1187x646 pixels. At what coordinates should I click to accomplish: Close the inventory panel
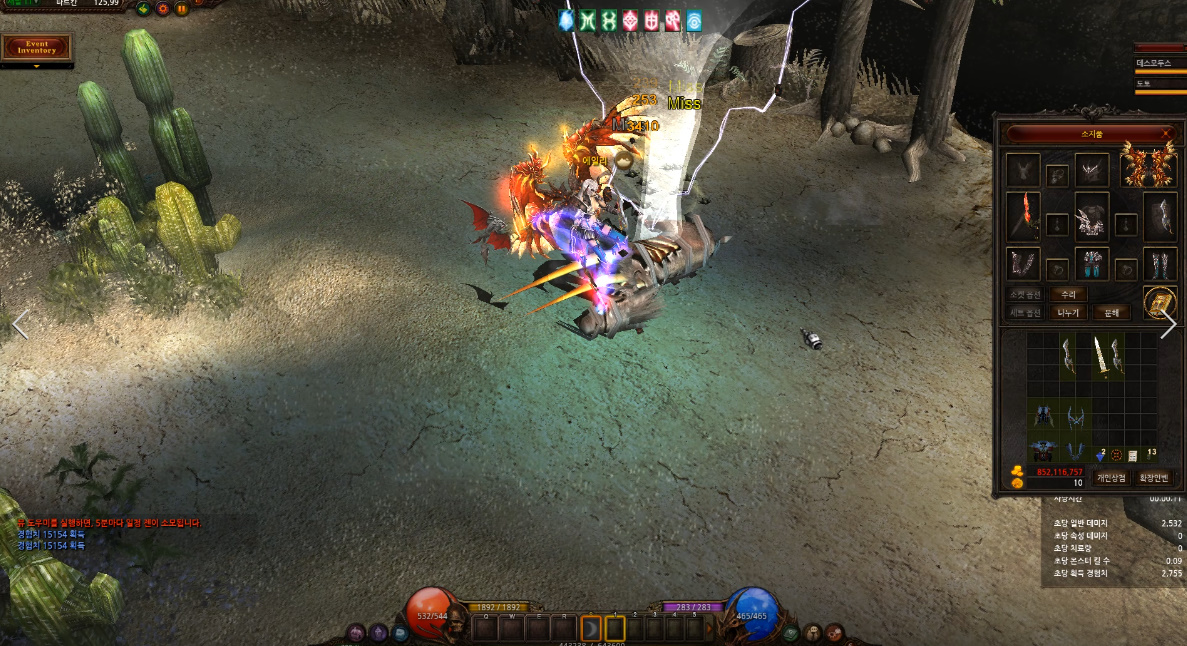click(1166, 133)
